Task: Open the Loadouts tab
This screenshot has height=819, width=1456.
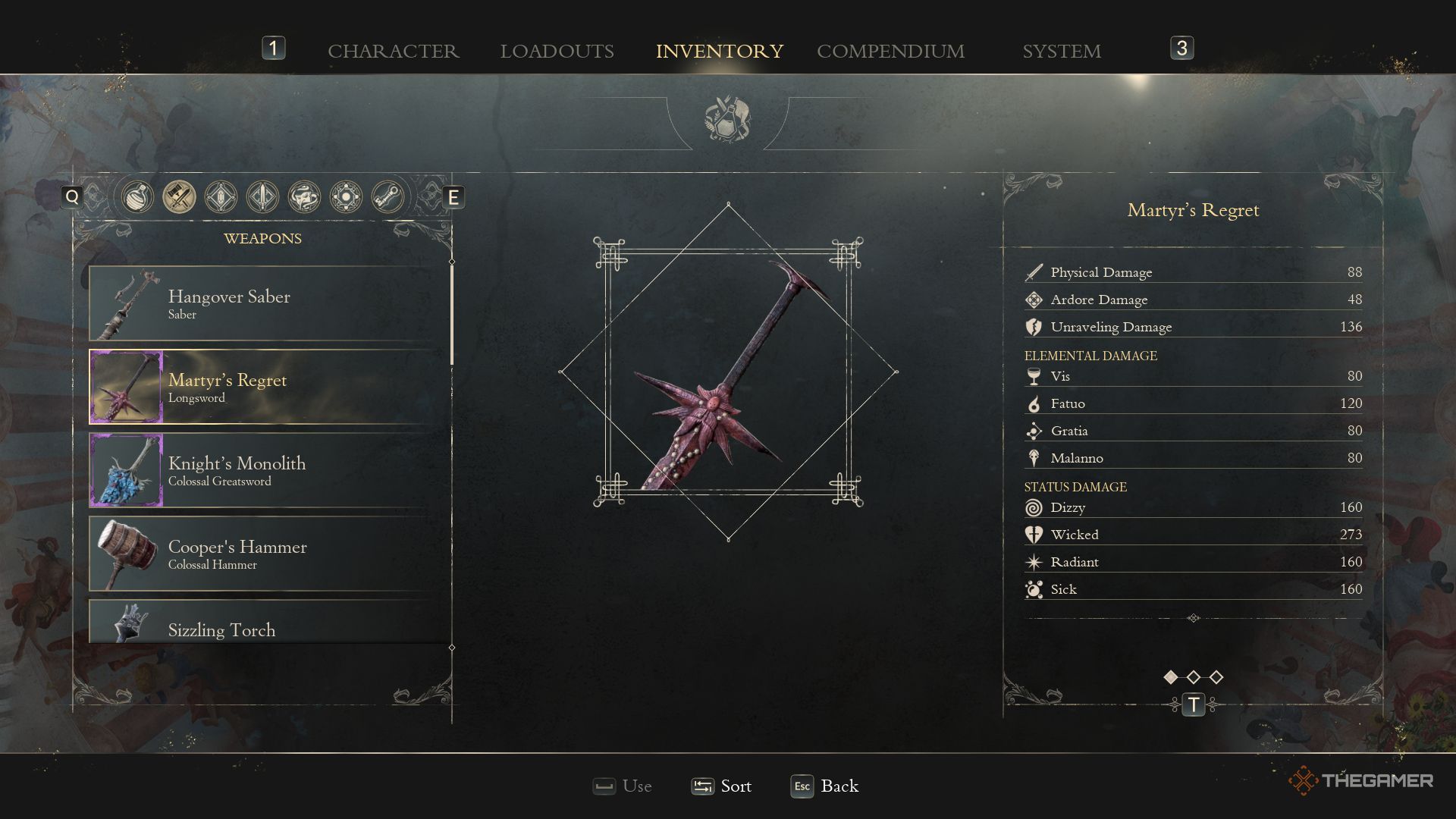Action: tap(557, 51)
